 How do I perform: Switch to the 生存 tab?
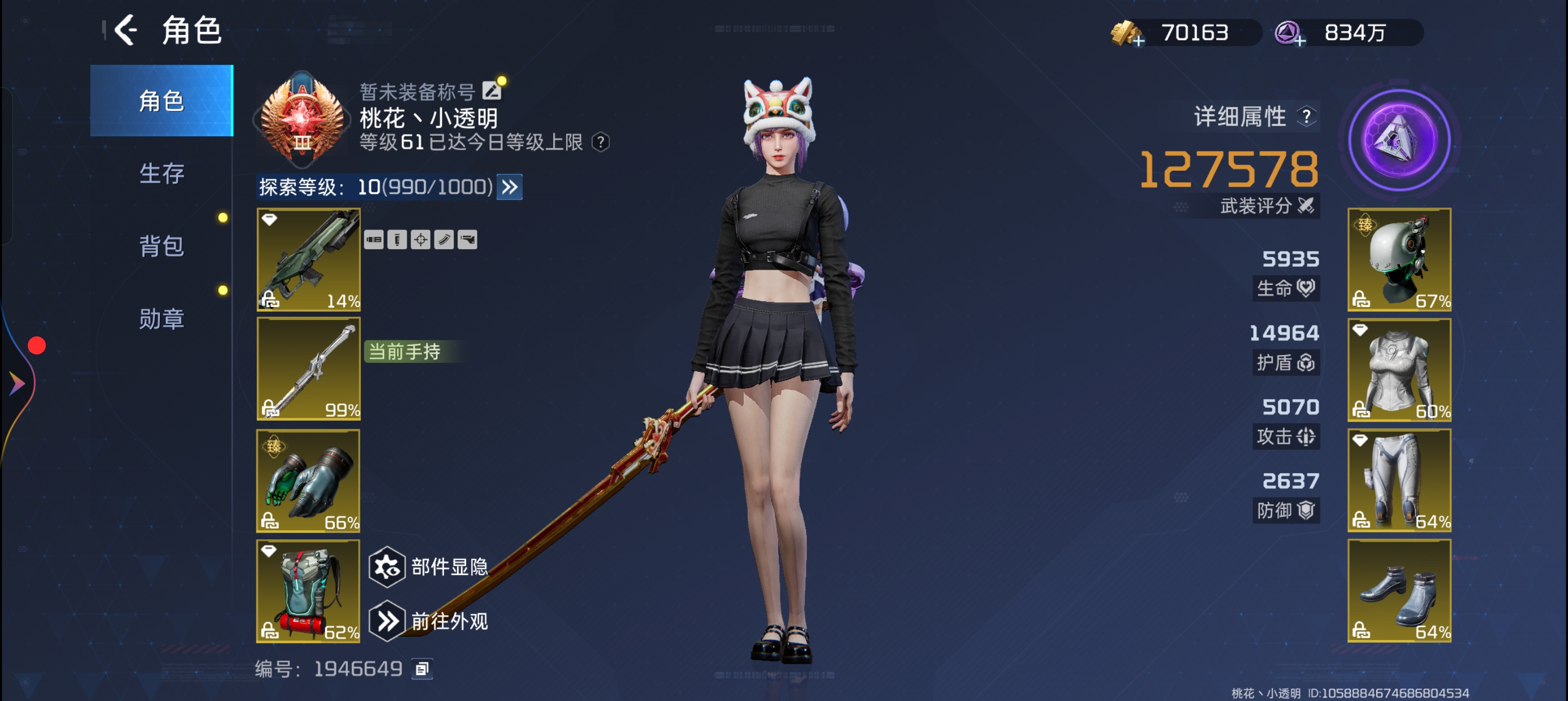click(x=161, y=174)
